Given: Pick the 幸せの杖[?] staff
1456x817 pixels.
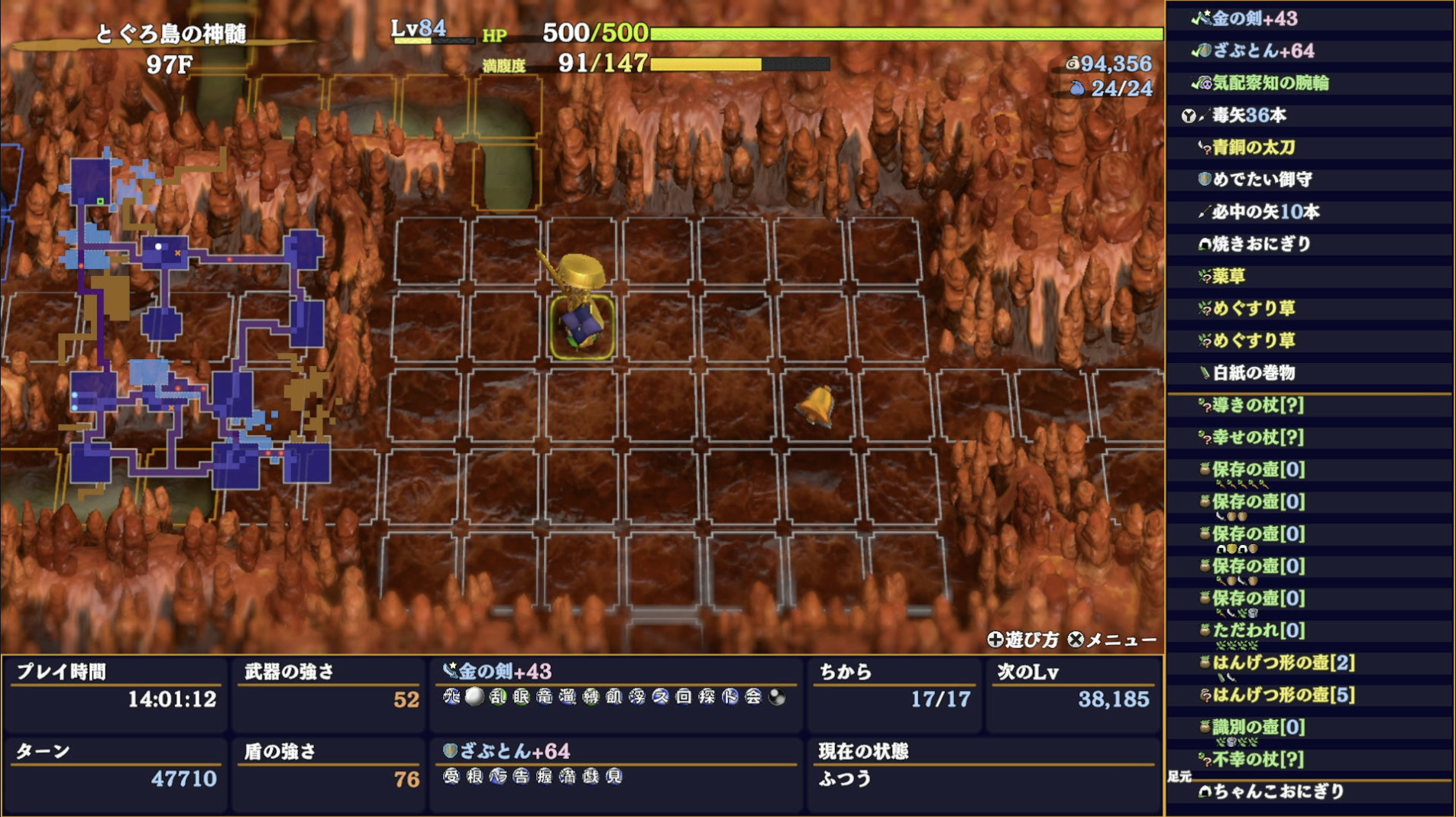Looking at the screenshot, I should pos(1257,437).
